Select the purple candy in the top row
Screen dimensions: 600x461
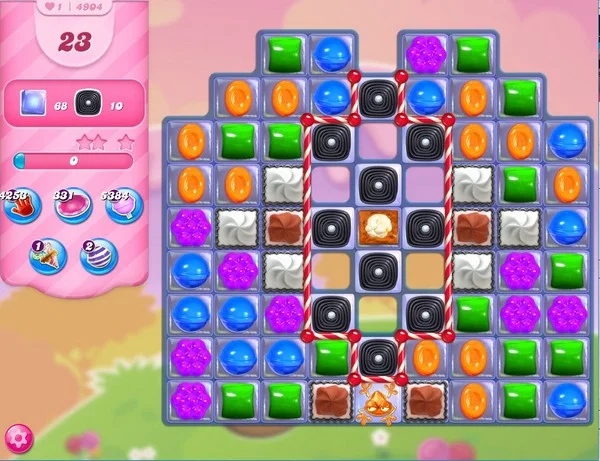tap(426, 53)
